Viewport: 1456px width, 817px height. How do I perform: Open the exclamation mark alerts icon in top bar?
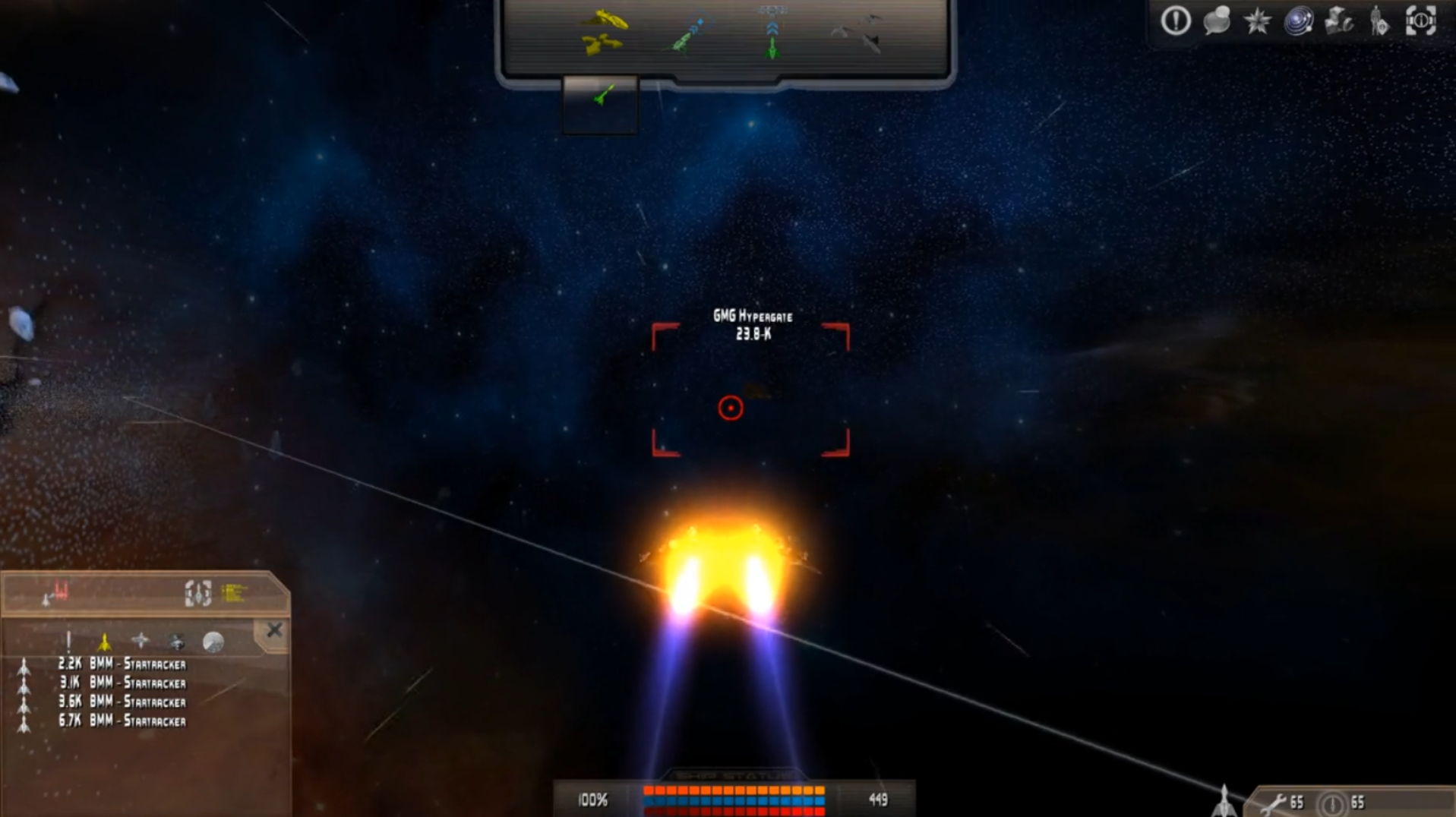pos(1175,21)
